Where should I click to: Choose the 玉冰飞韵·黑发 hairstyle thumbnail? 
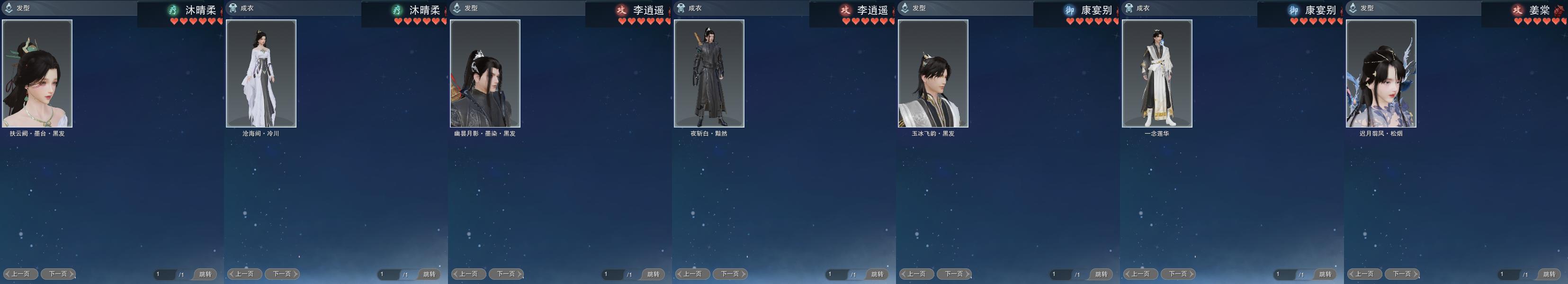pos(933,73)
